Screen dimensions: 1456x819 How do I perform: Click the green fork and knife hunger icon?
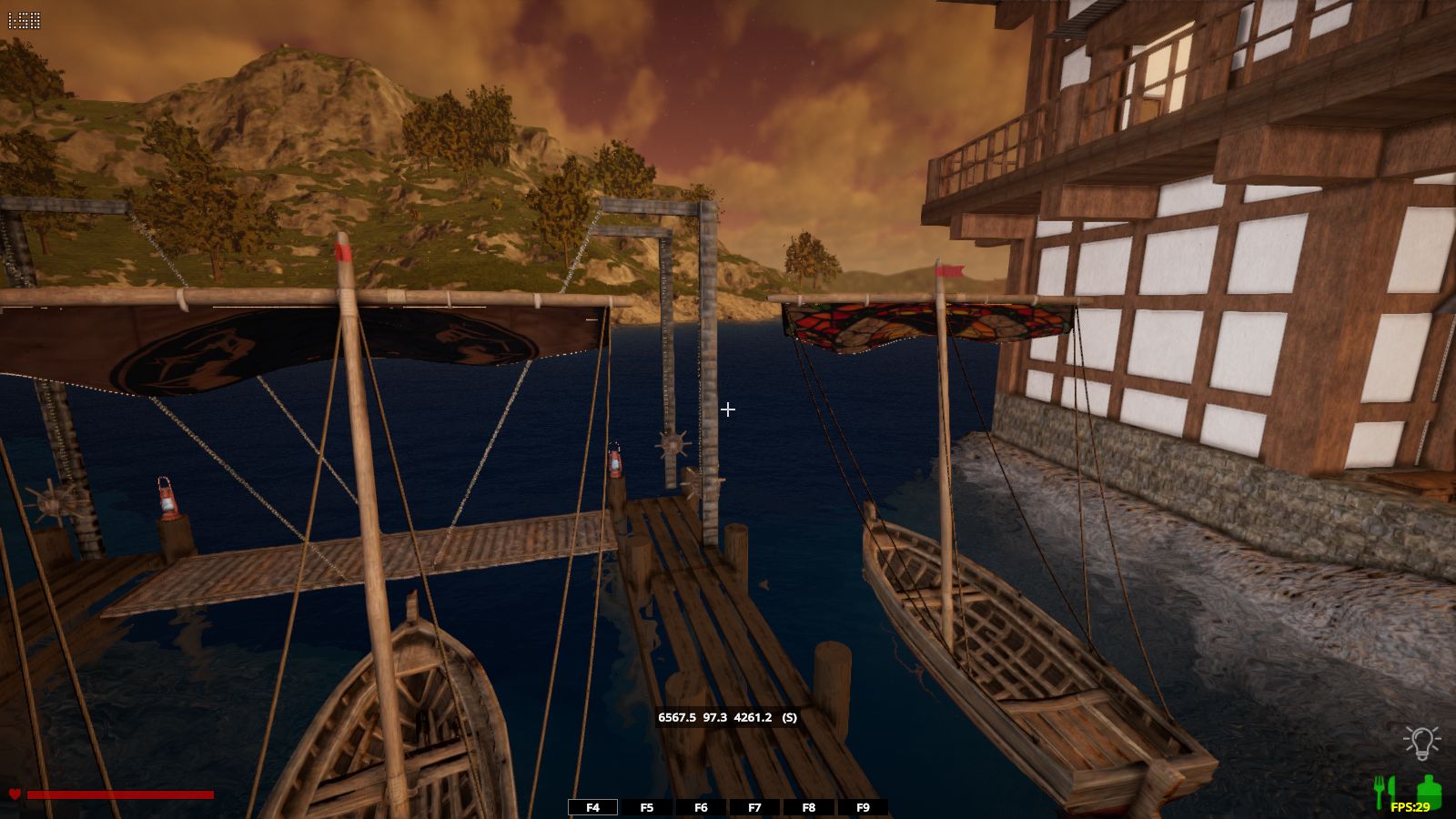click(1383, 790)
